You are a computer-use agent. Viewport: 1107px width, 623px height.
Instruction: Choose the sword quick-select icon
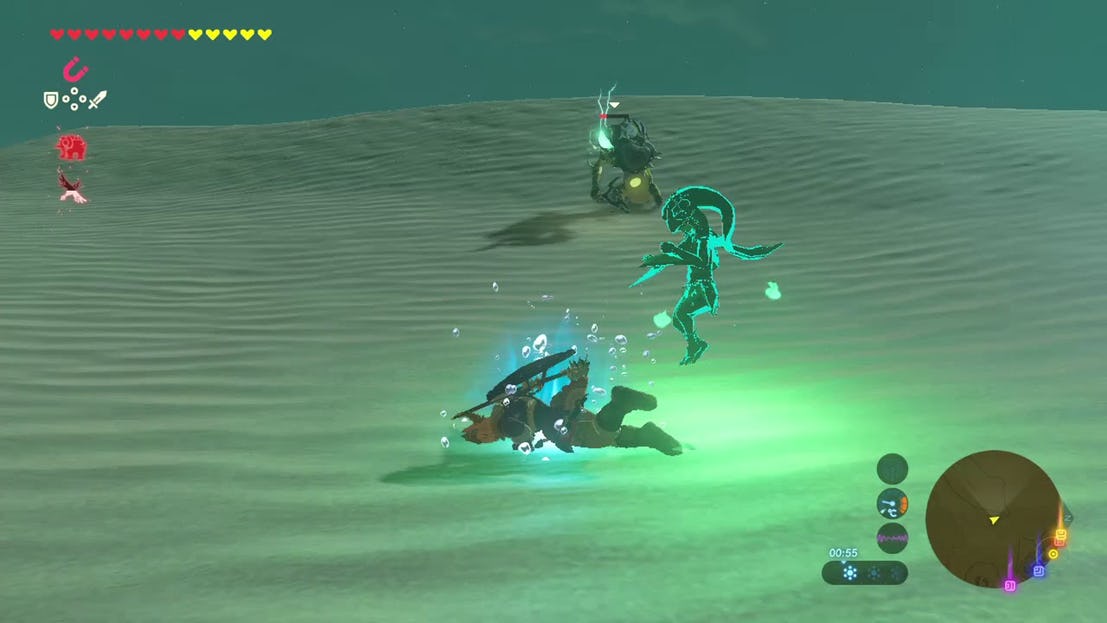point(97,99)
